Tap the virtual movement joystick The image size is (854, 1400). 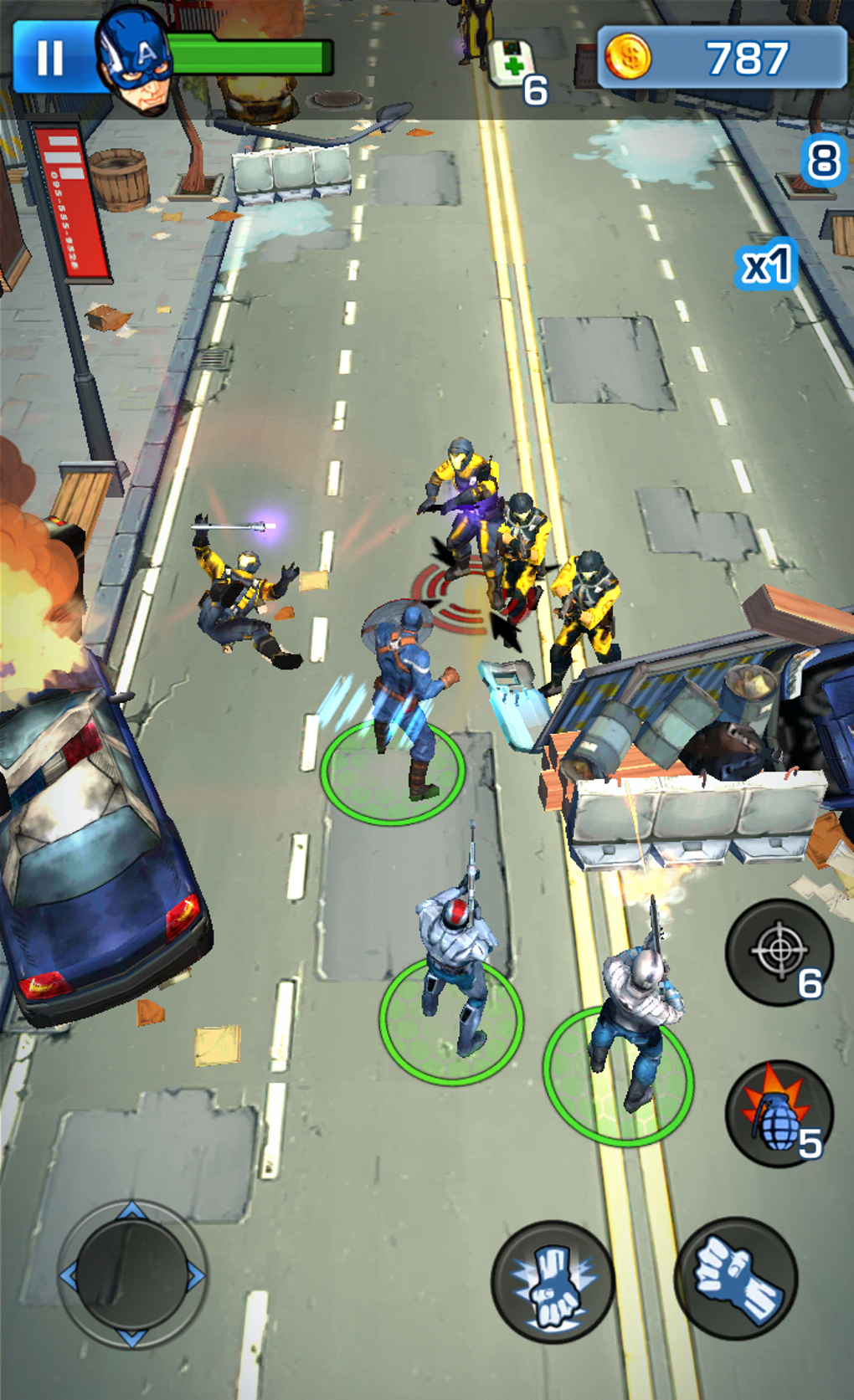(x=131, y=1274)
